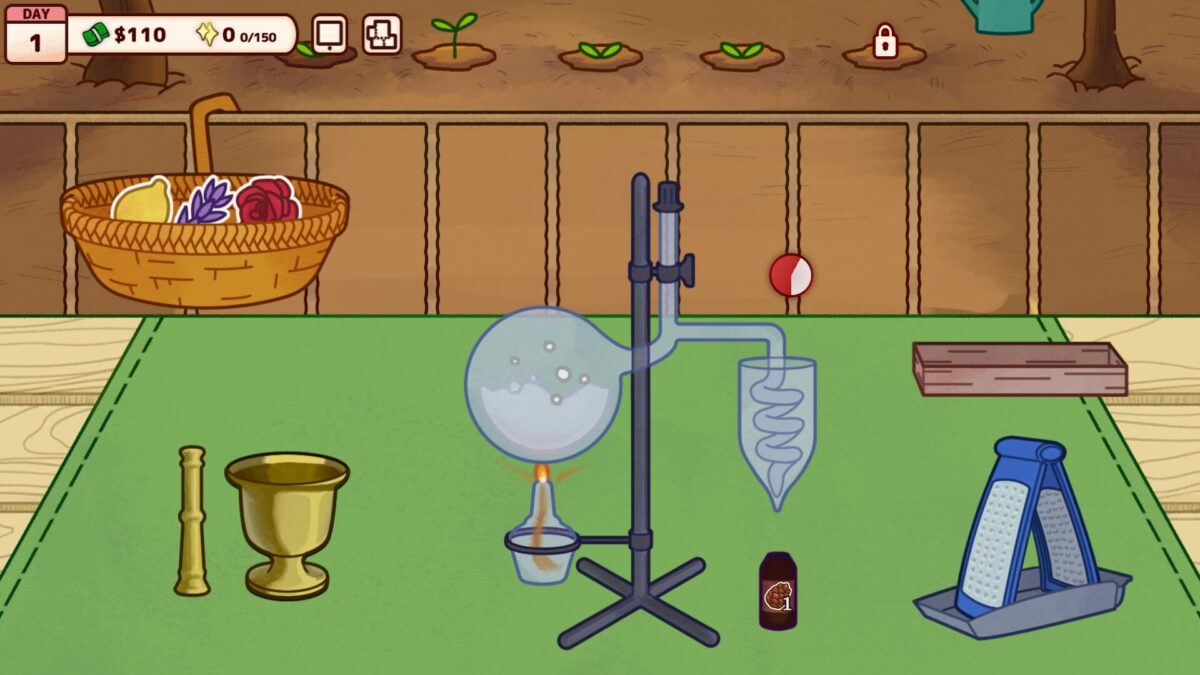The width and height of the screenshot is (1200, 675).
Task: Open the room layout icon
Action: [x=382, y=34]
